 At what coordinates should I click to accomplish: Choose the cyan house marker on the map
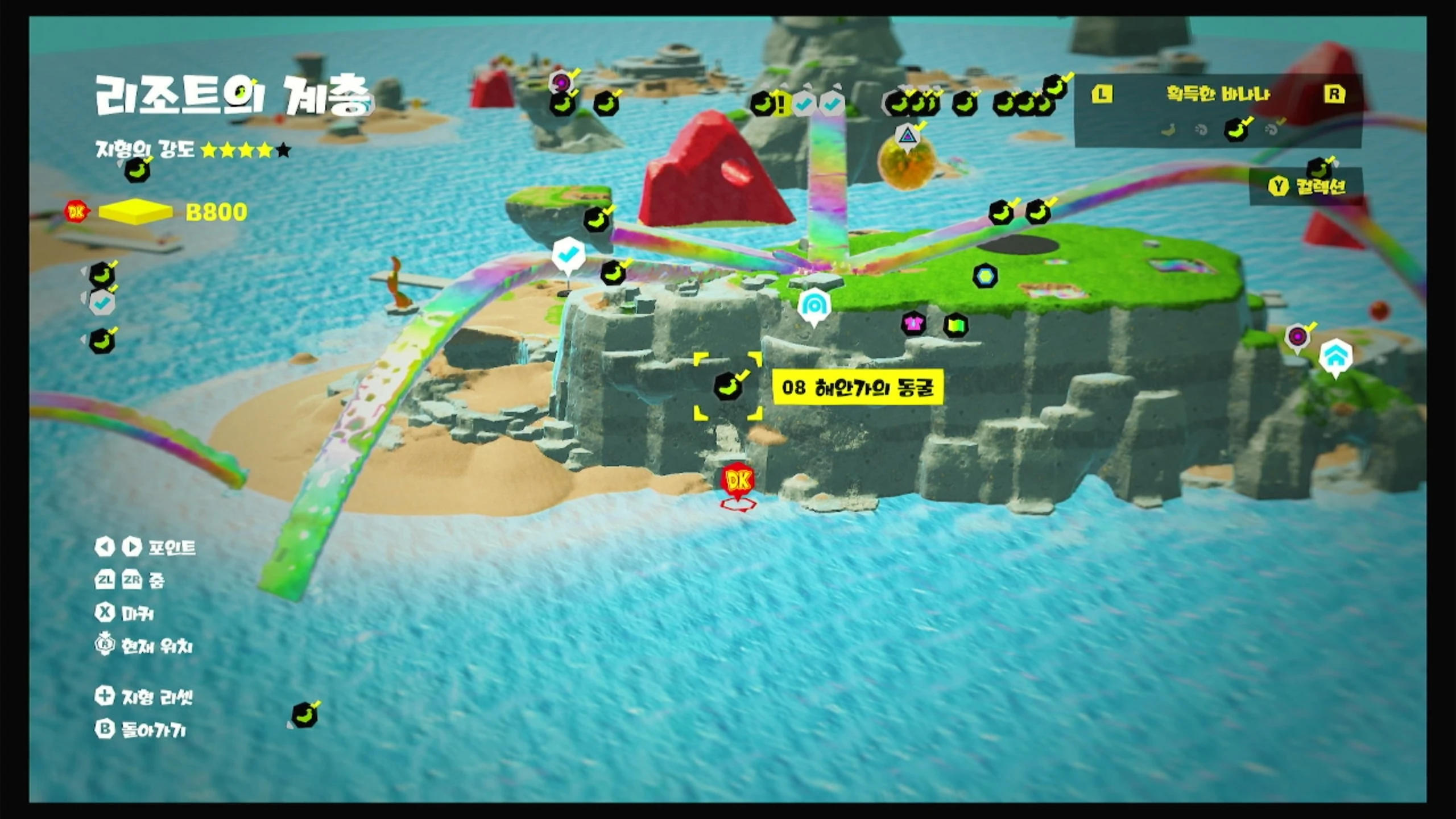pos(1335,355)
